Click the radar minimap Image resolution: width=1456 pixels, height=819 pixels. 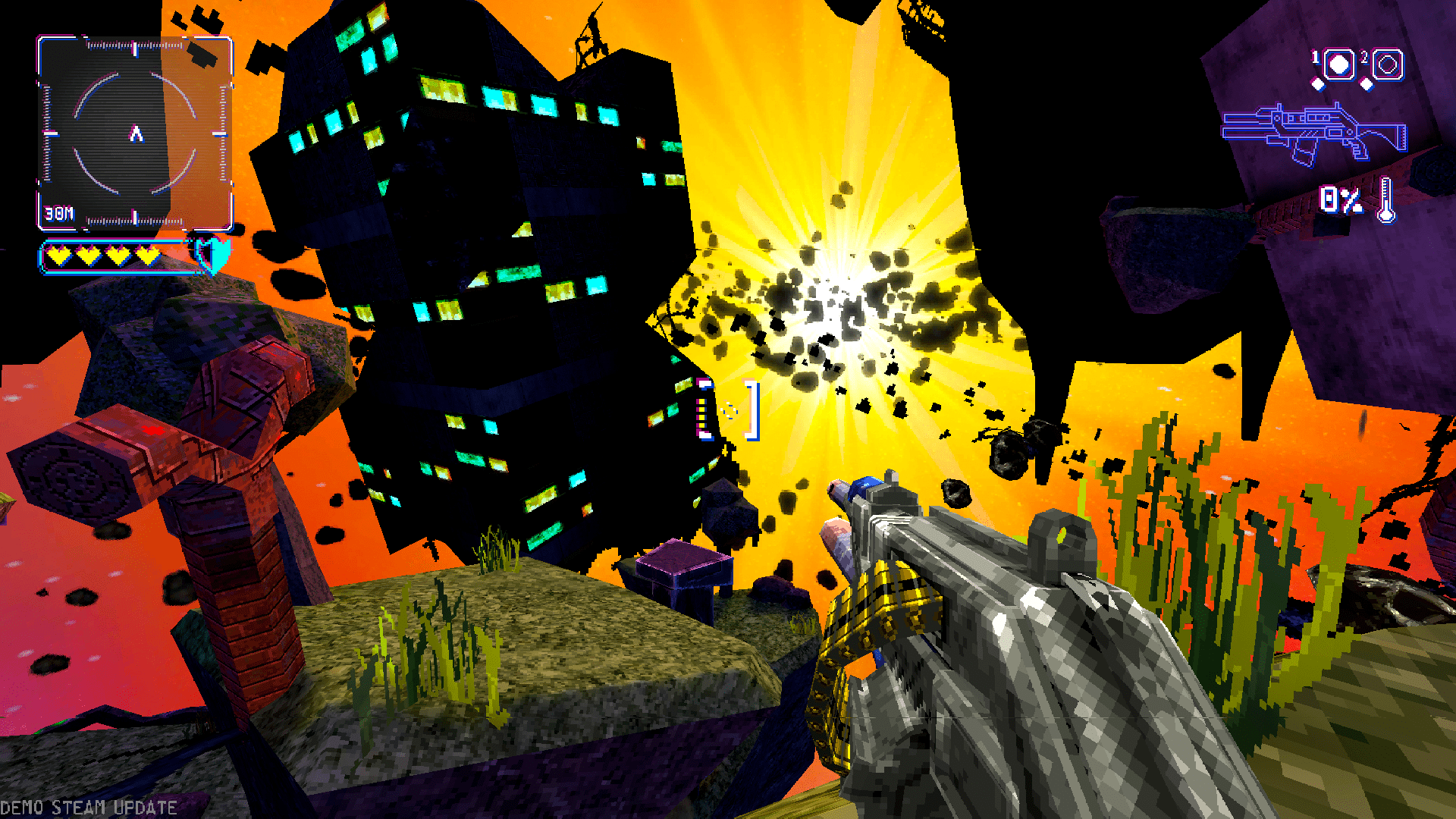[x=135, y=133]
